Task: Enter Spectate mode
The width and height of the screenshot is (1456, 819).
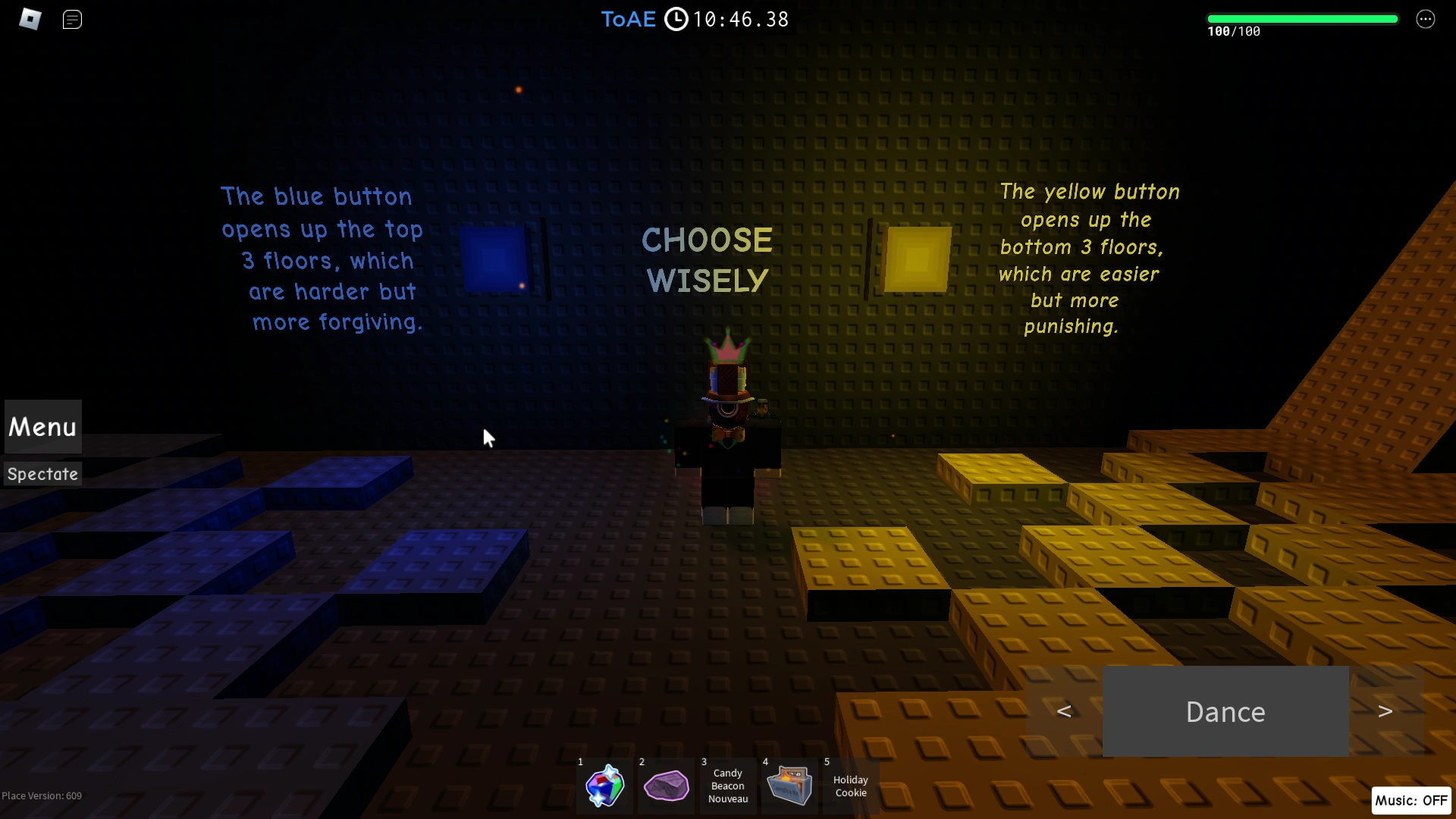Action: point(42,474)
